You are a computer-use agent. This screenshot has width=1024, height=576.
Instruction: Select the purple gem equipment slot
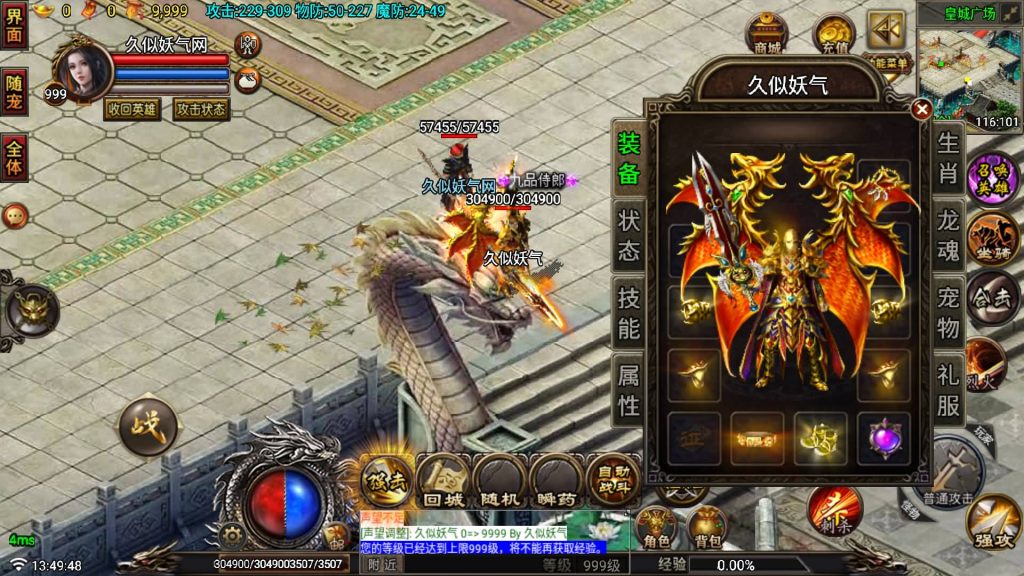[883, 438]
